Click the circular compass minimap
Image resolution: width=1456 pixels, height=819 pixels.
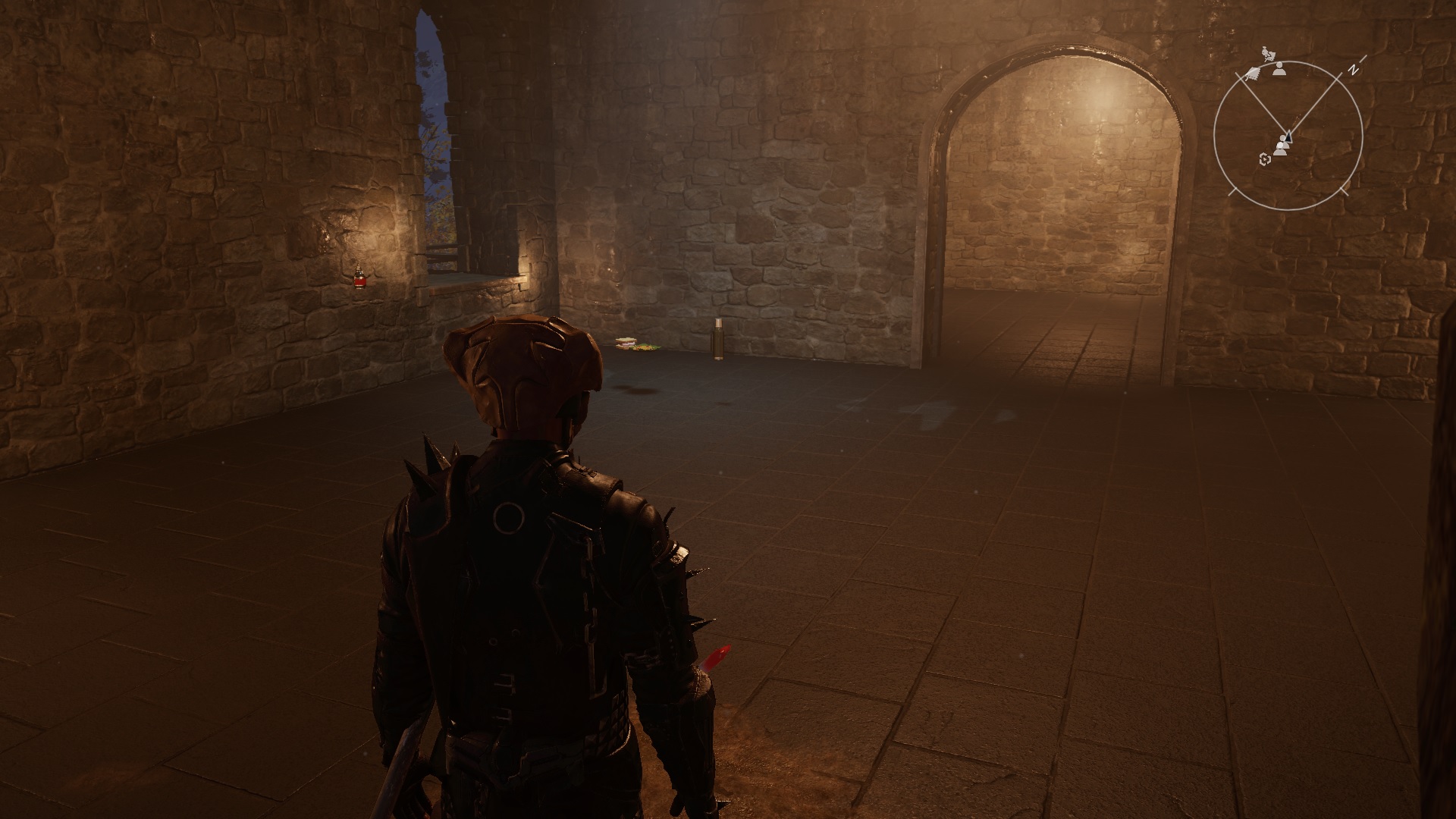tap(1288, 136)
